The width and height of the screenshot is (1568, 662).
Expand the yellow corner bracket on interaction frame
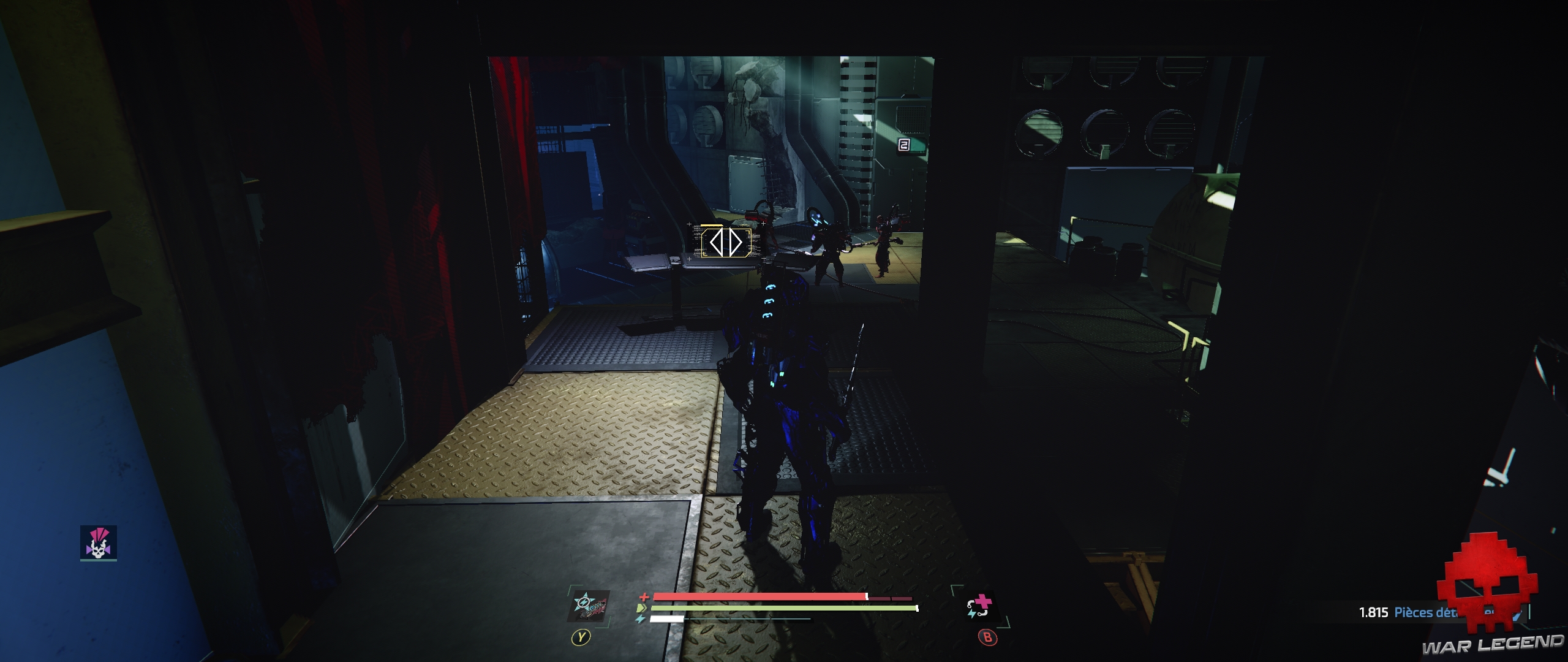point(748,232)
